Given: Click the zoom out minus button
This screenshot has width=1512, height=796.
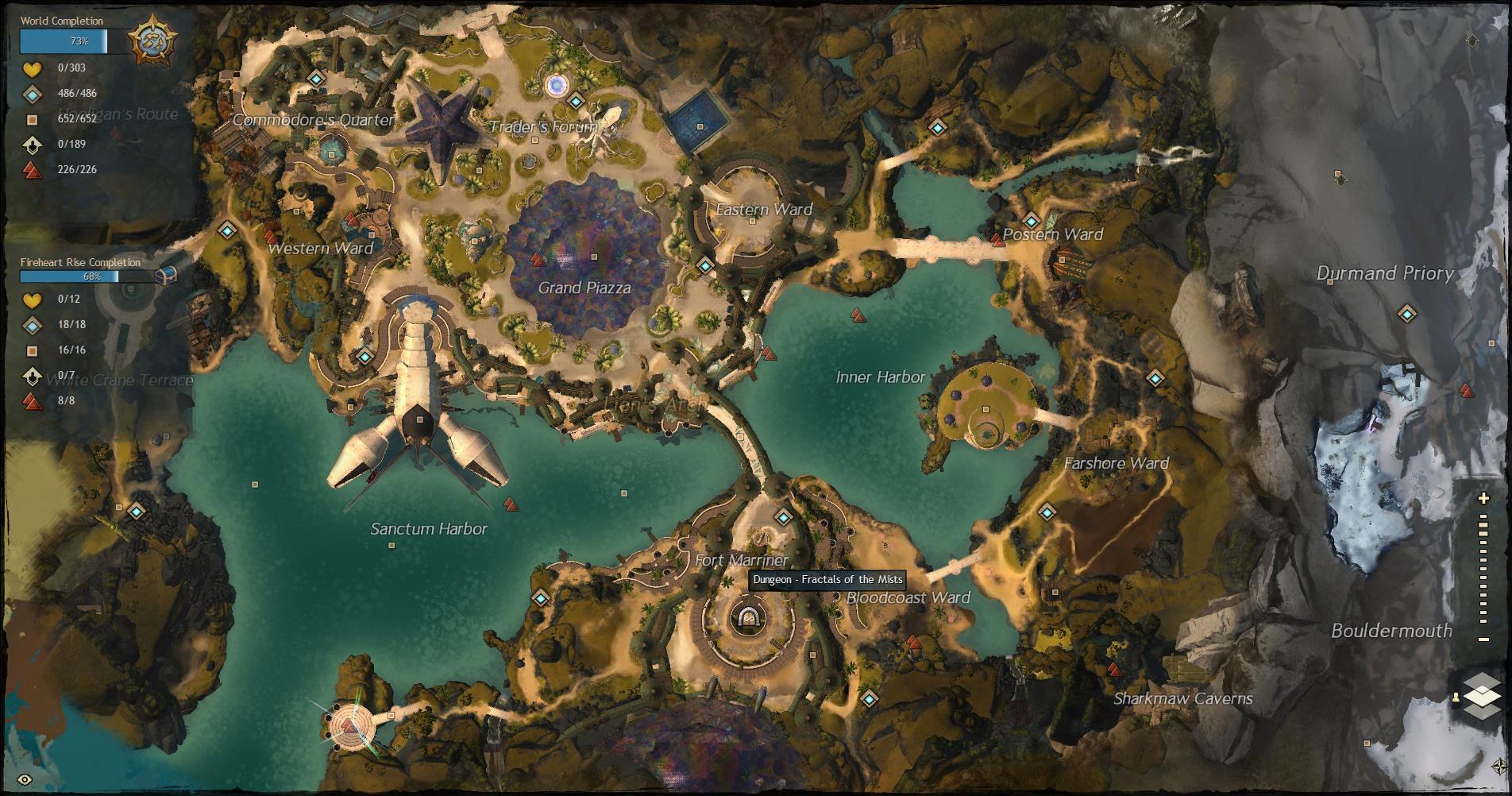Looking at the screenshot, I should 1482,638.
